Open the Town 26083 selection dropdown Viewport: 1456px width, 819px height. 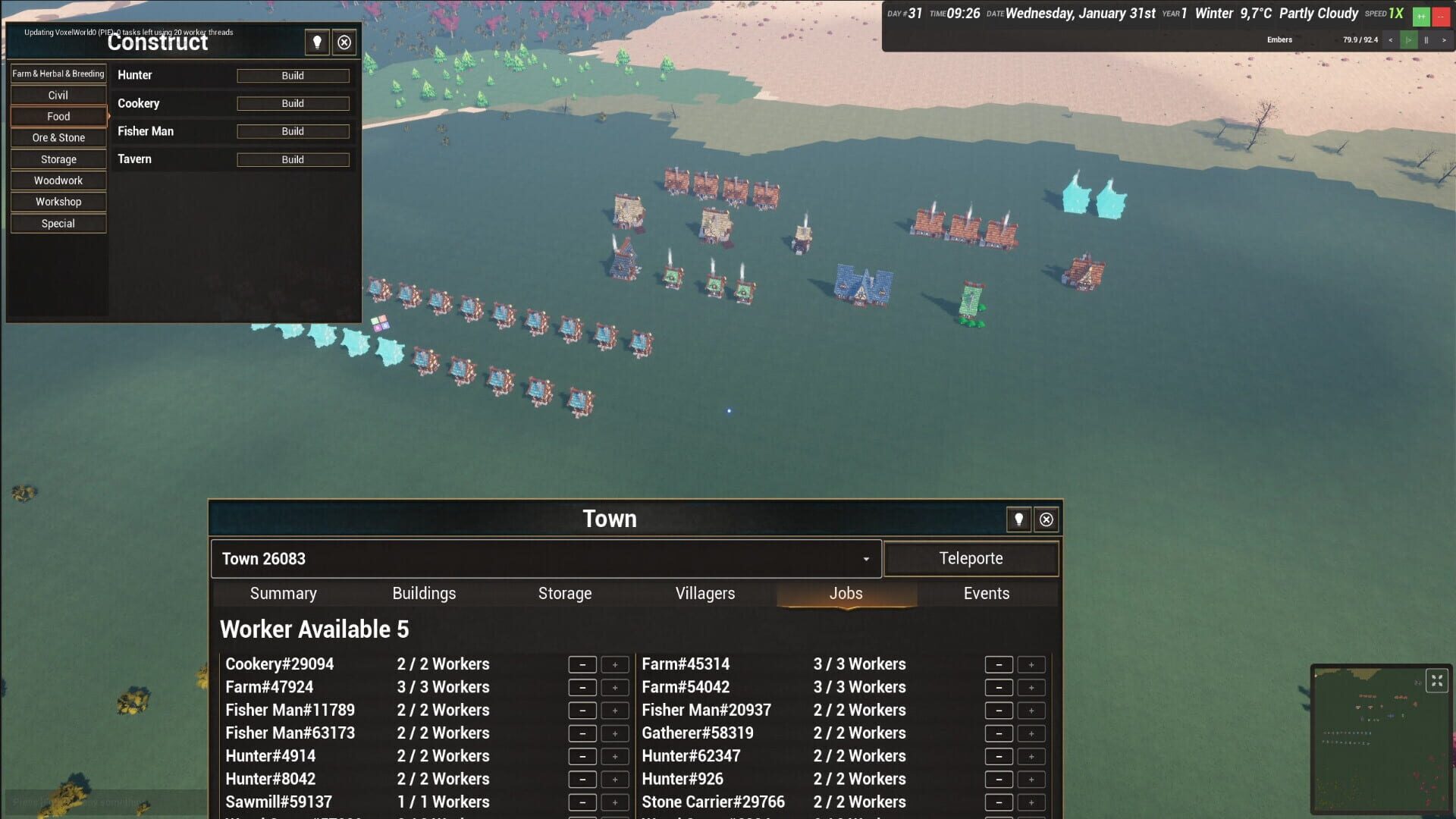point(867,559)
